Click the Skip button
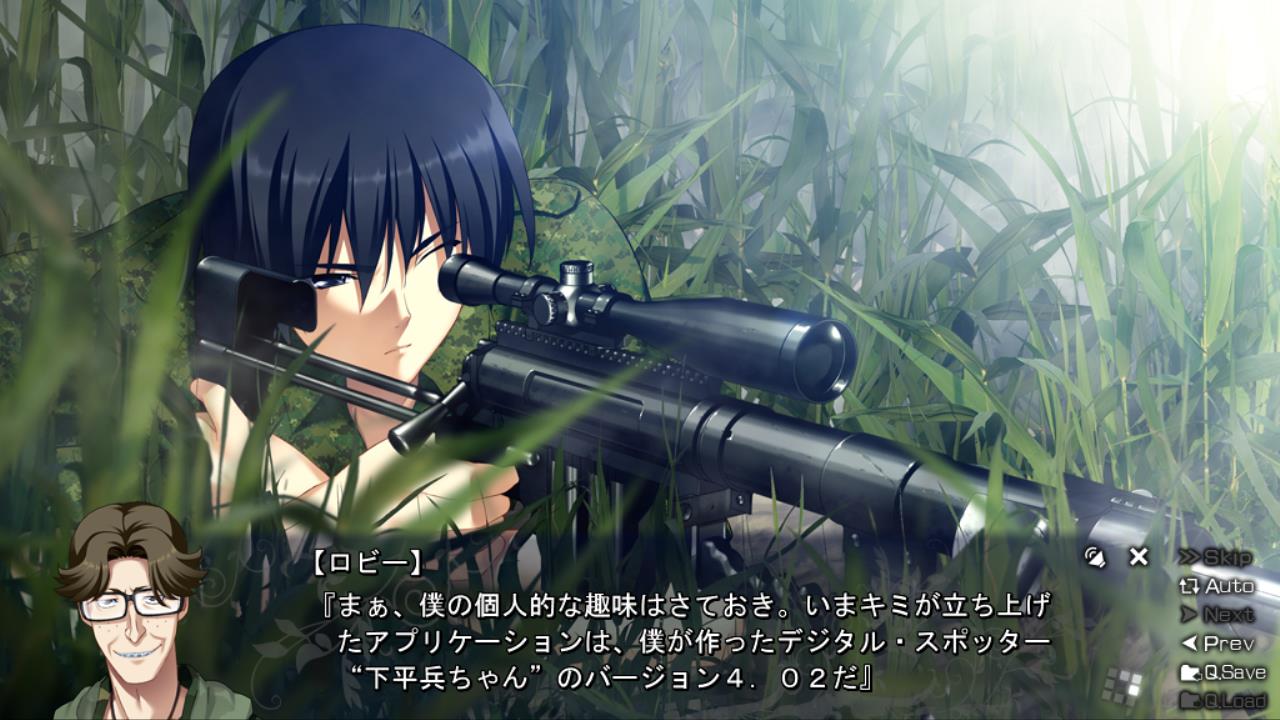 [1216, 558]
